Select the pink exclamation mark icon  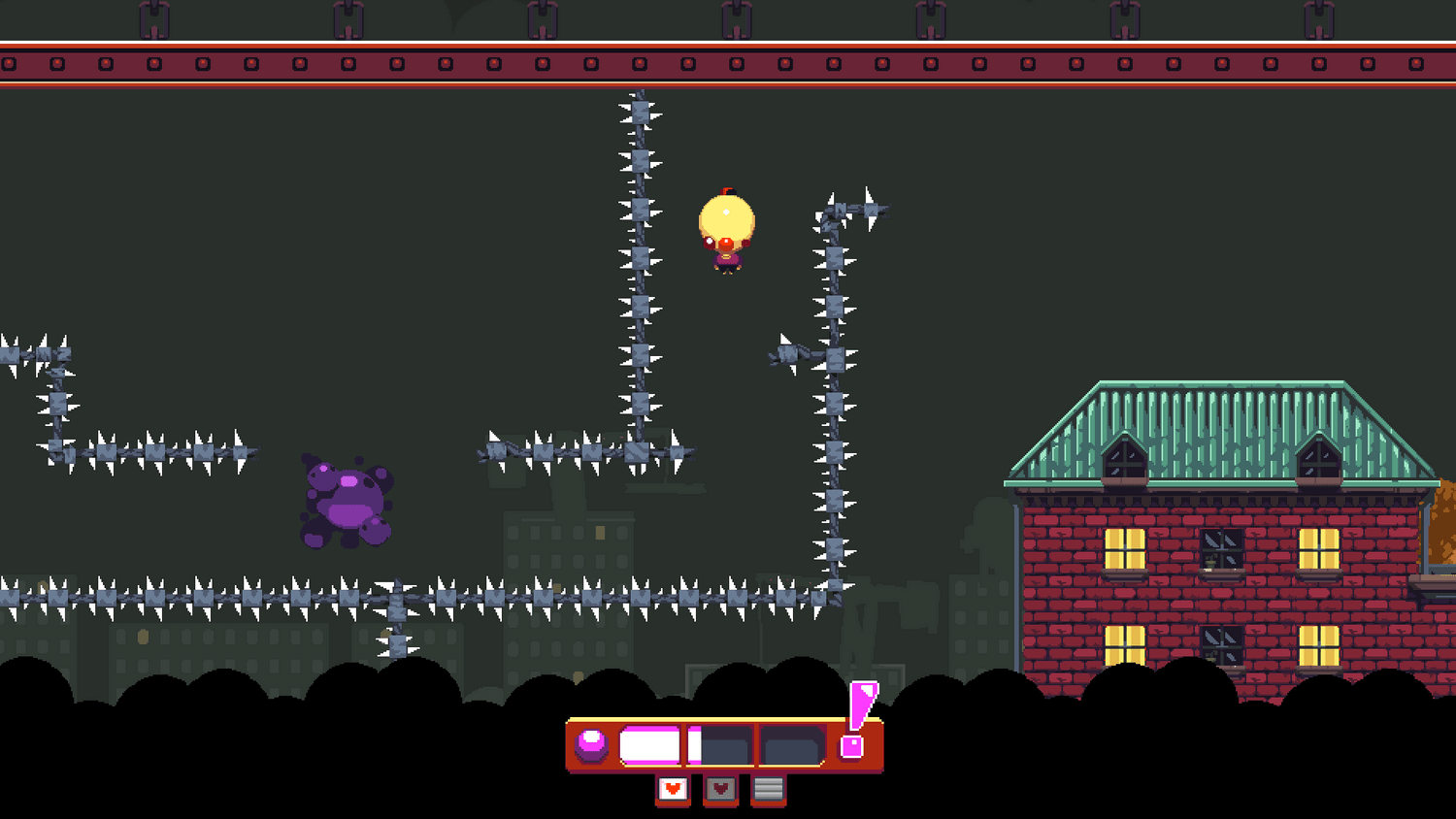[856, 718]
